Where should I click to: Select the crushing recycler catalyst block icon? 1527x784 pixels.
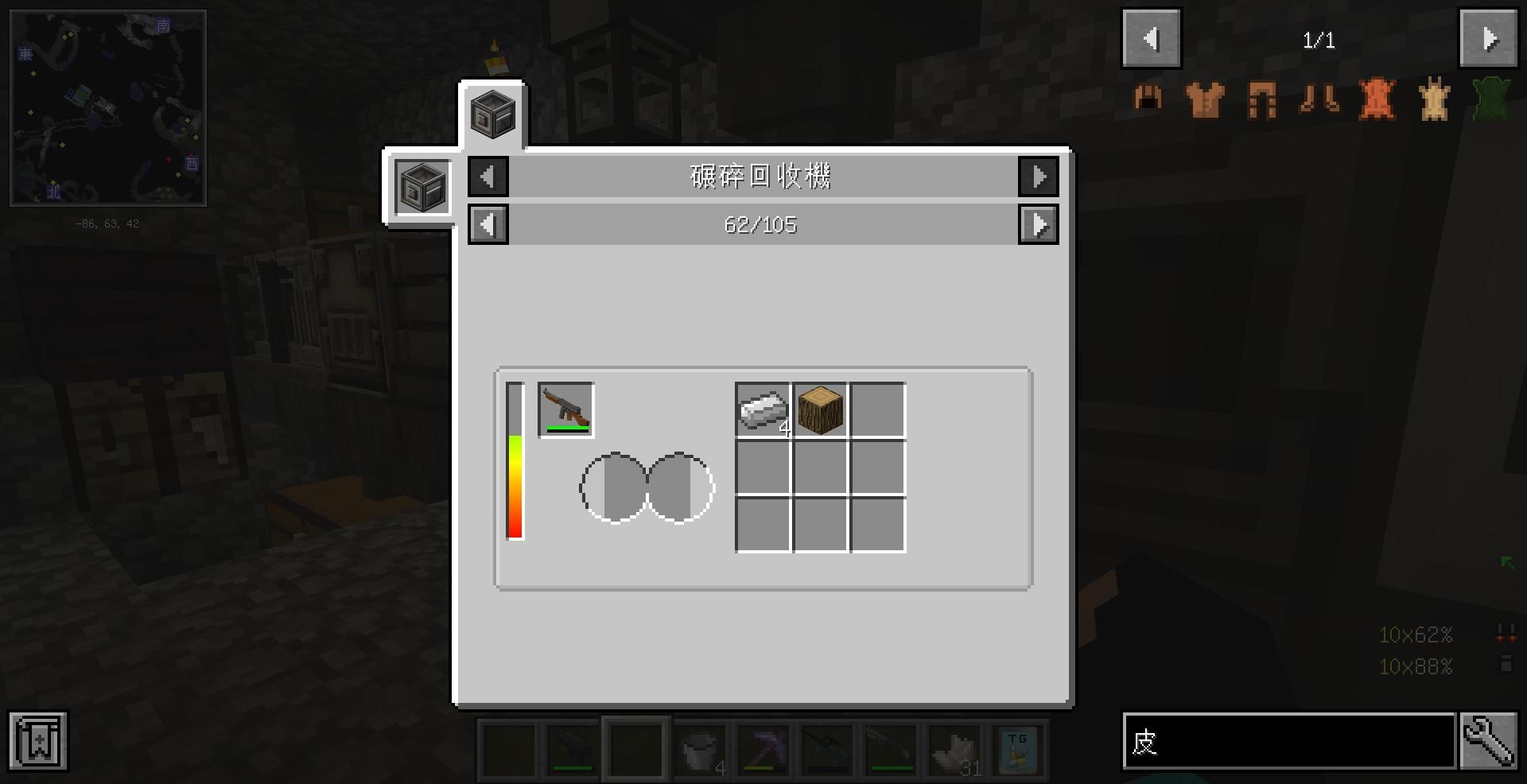[422, 187]
